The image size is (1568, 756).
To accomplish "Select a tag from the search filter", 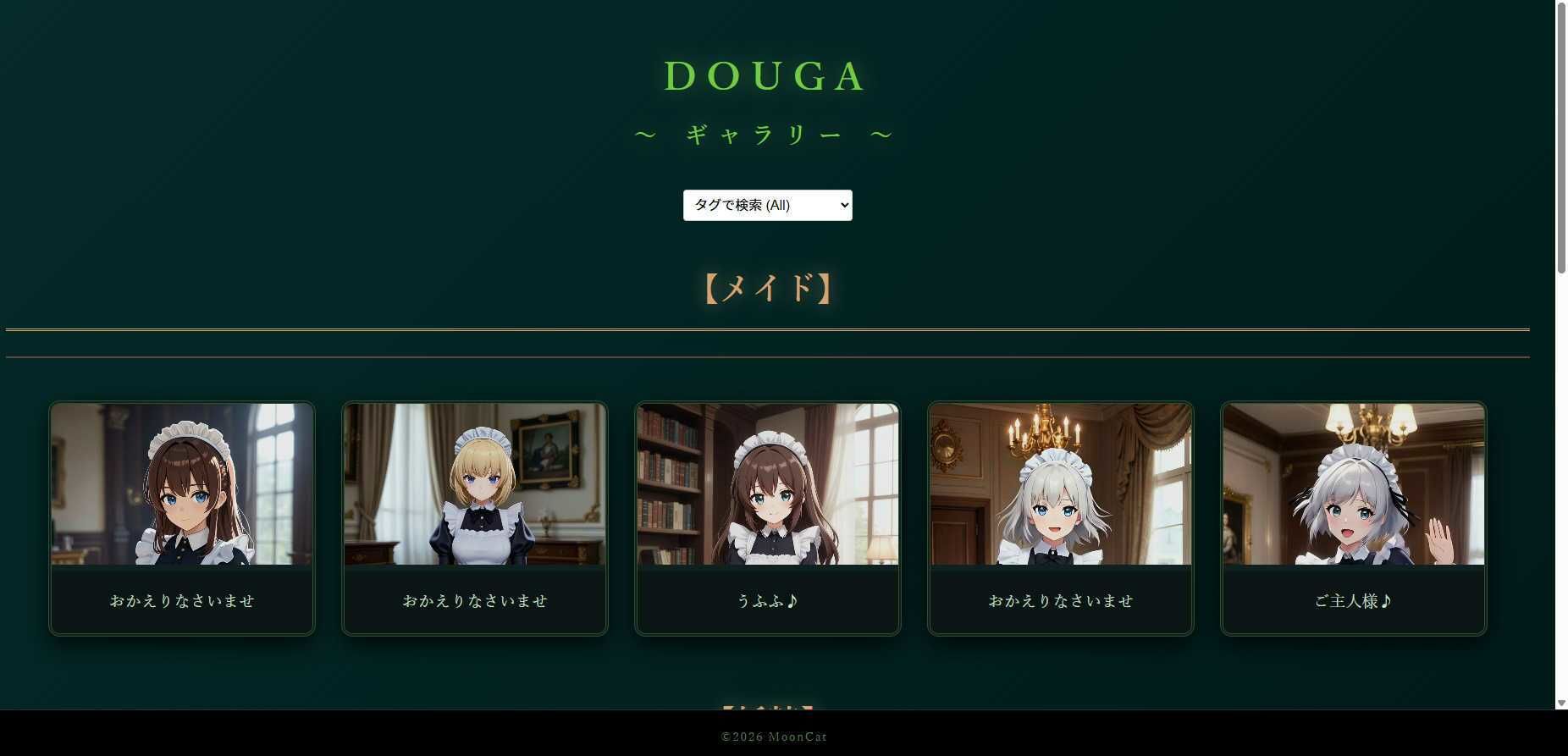I will [x=767, y=205].
